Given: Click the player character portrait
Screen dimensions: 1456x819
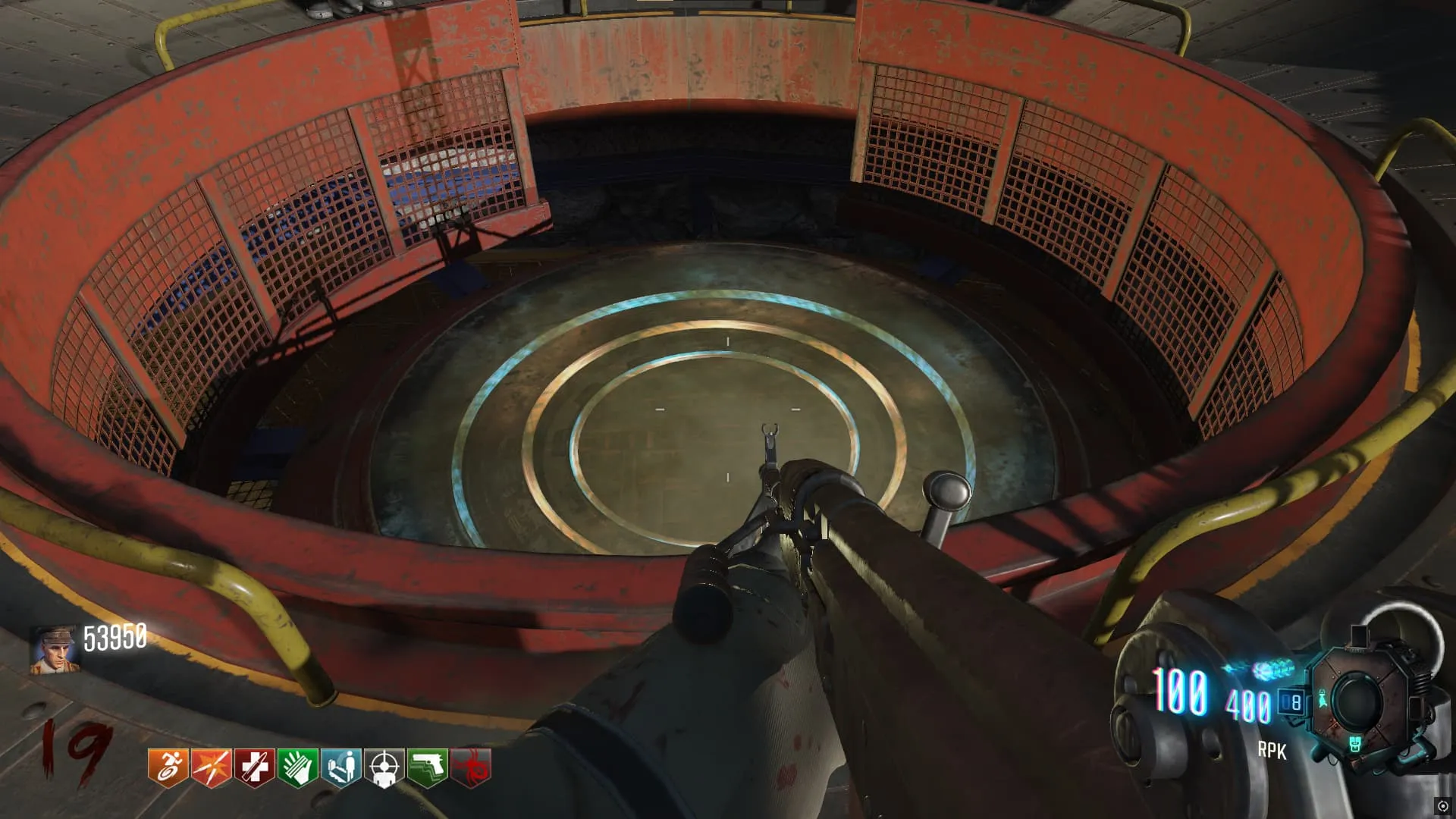Looking at the screenshot, I should coord(55,648).
